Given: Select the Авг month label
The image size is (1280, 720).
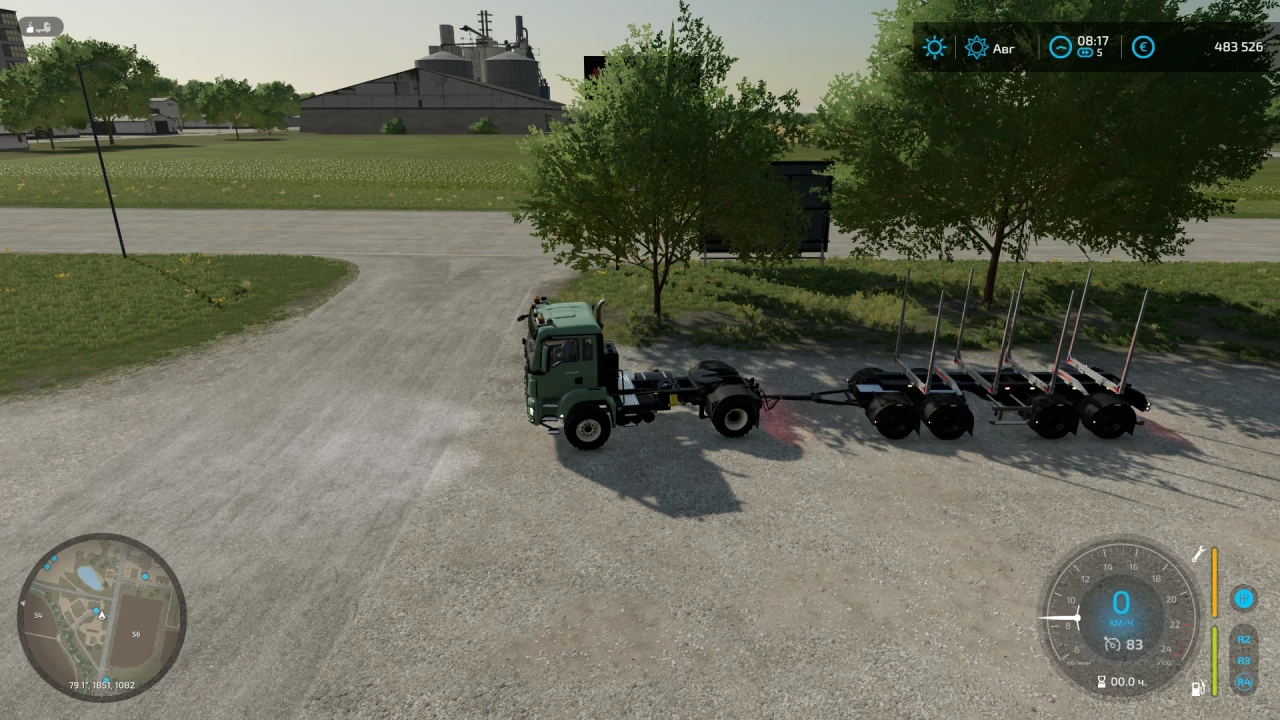Looking at the screenshot, I should [1004, 48].
